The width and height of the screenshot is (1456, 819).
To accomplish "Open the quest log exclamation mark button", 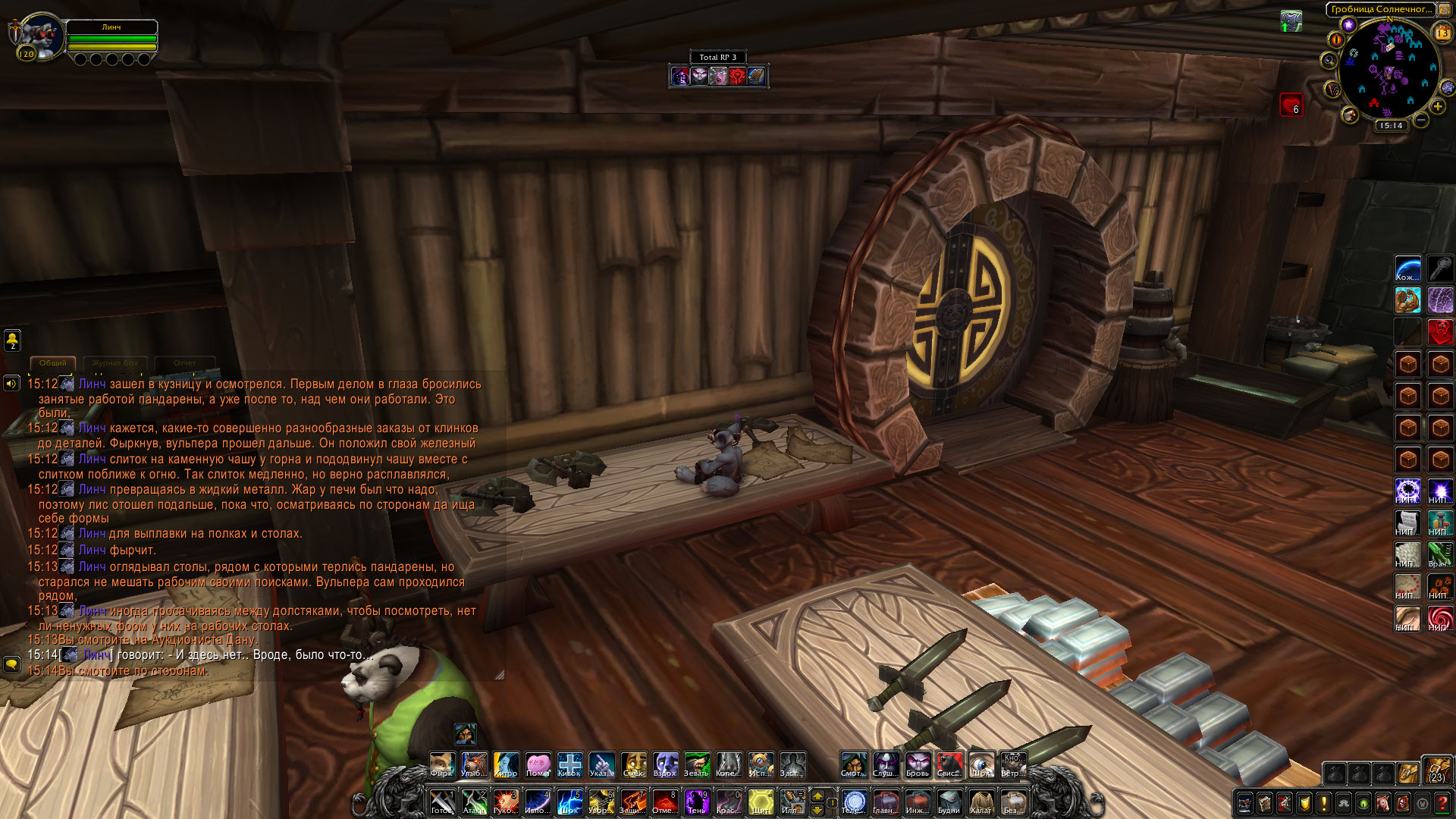I will (1323, 803).
